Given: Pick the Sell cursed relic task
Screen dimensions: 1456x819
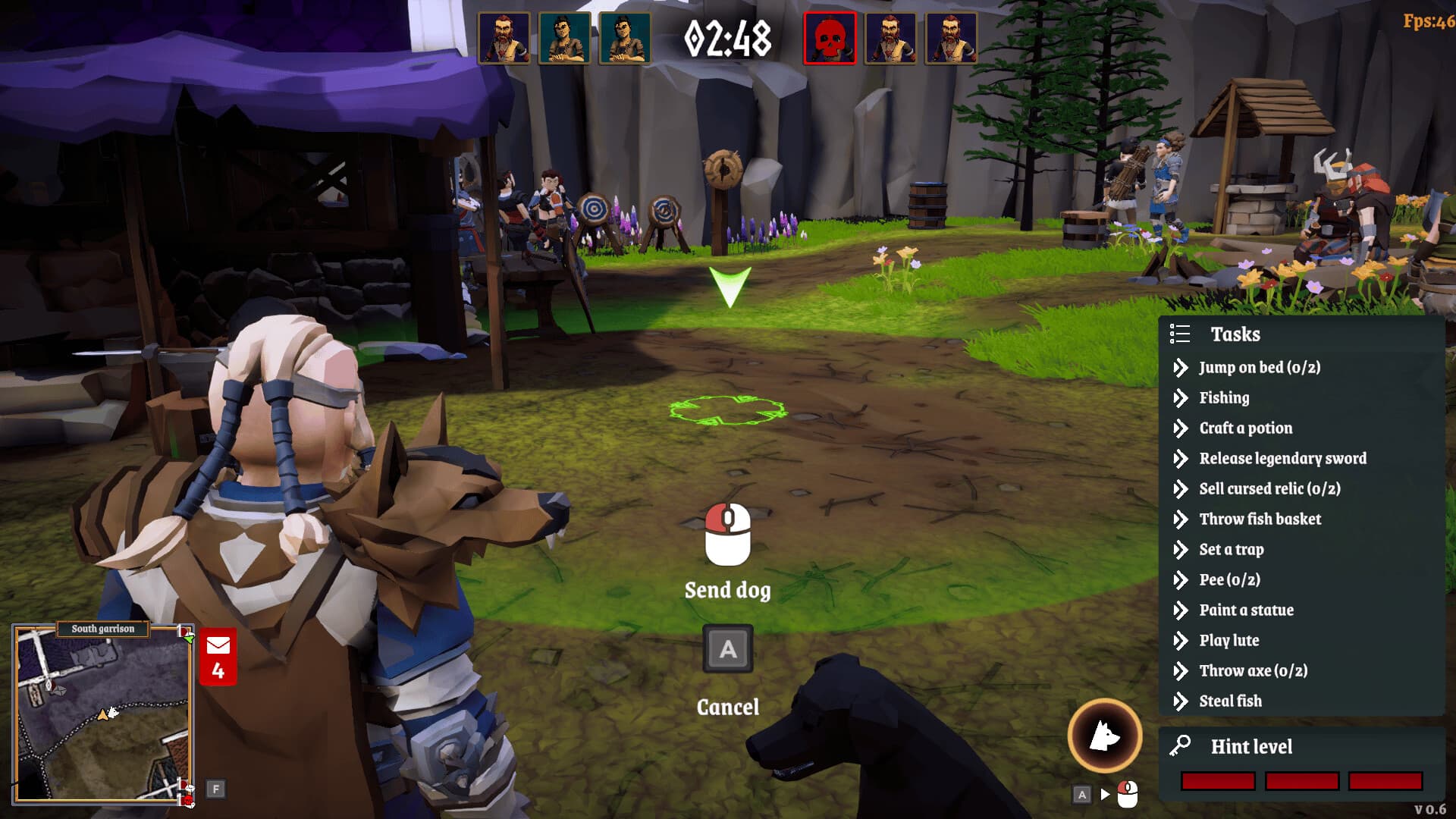Looking at the screenshot, I should pyautogui.click(x=1269, y=489).
